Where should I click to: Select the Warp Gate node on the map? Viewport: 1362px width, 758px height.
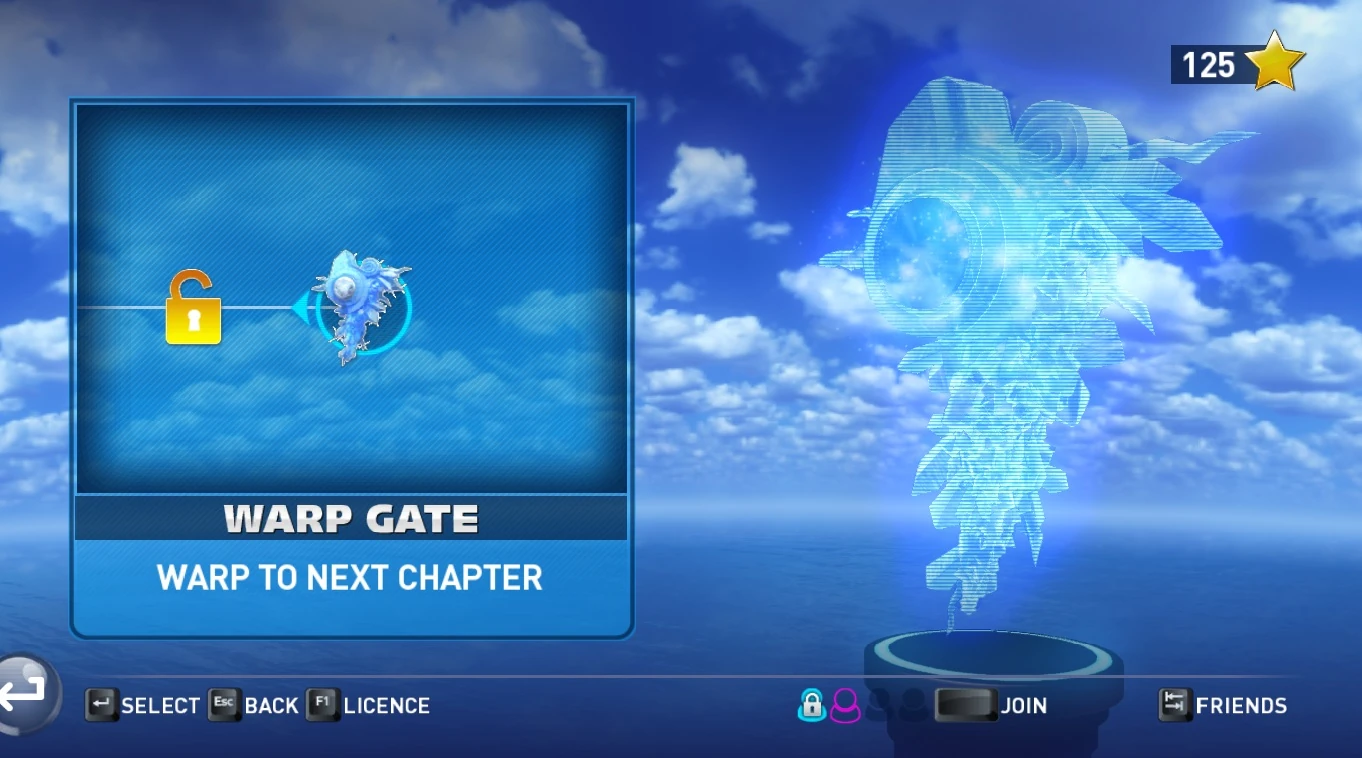(362, 307)
